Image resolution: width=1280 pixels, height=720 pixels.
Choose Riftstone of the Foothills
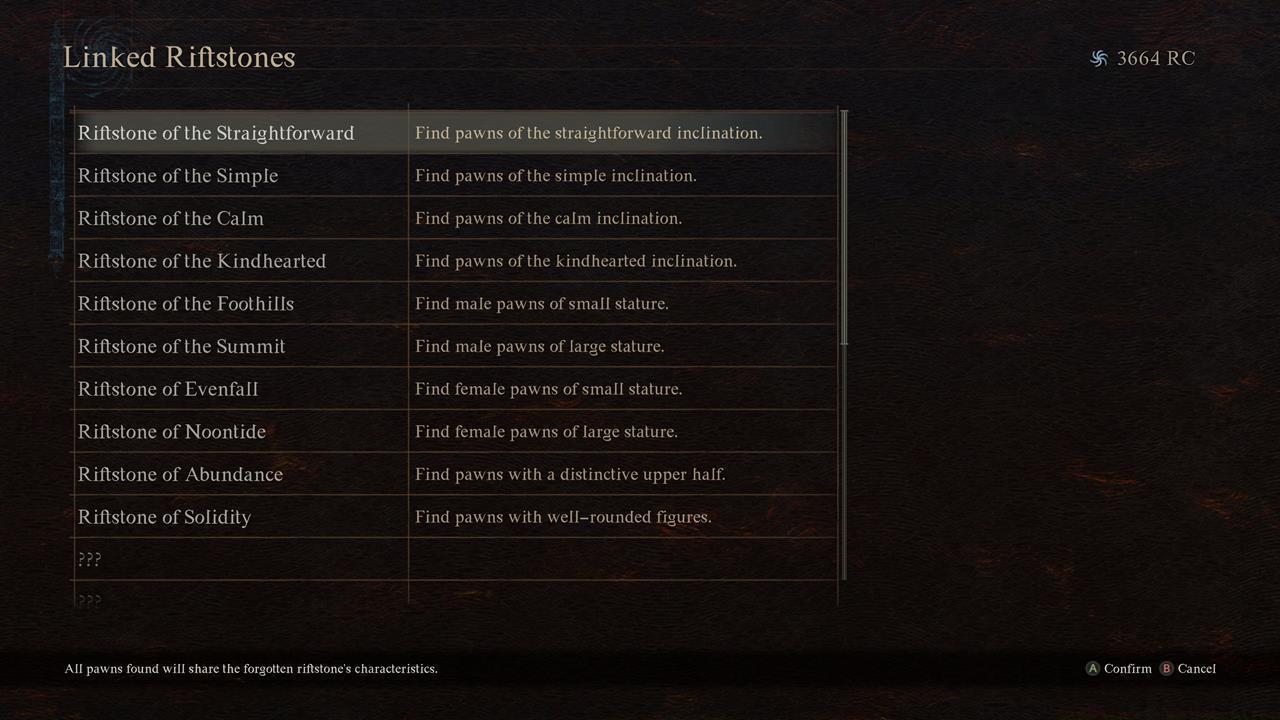tap(186, 304)
